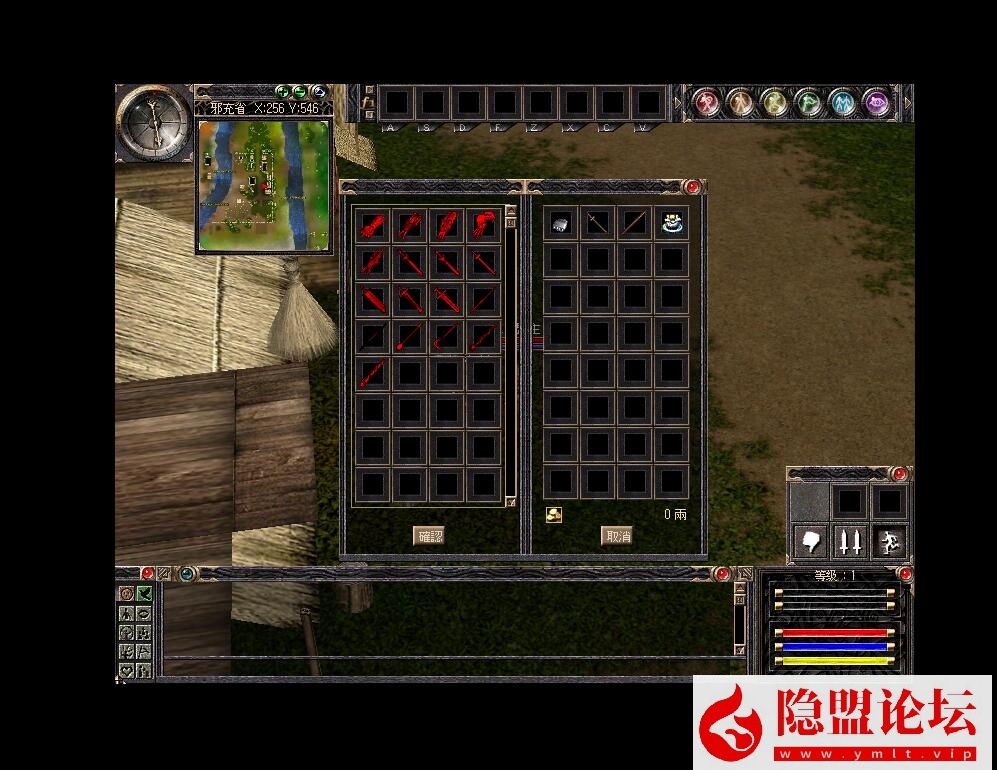Toggle the running figure button
This screenshot has width=997, height=770.
pos(888,541)
